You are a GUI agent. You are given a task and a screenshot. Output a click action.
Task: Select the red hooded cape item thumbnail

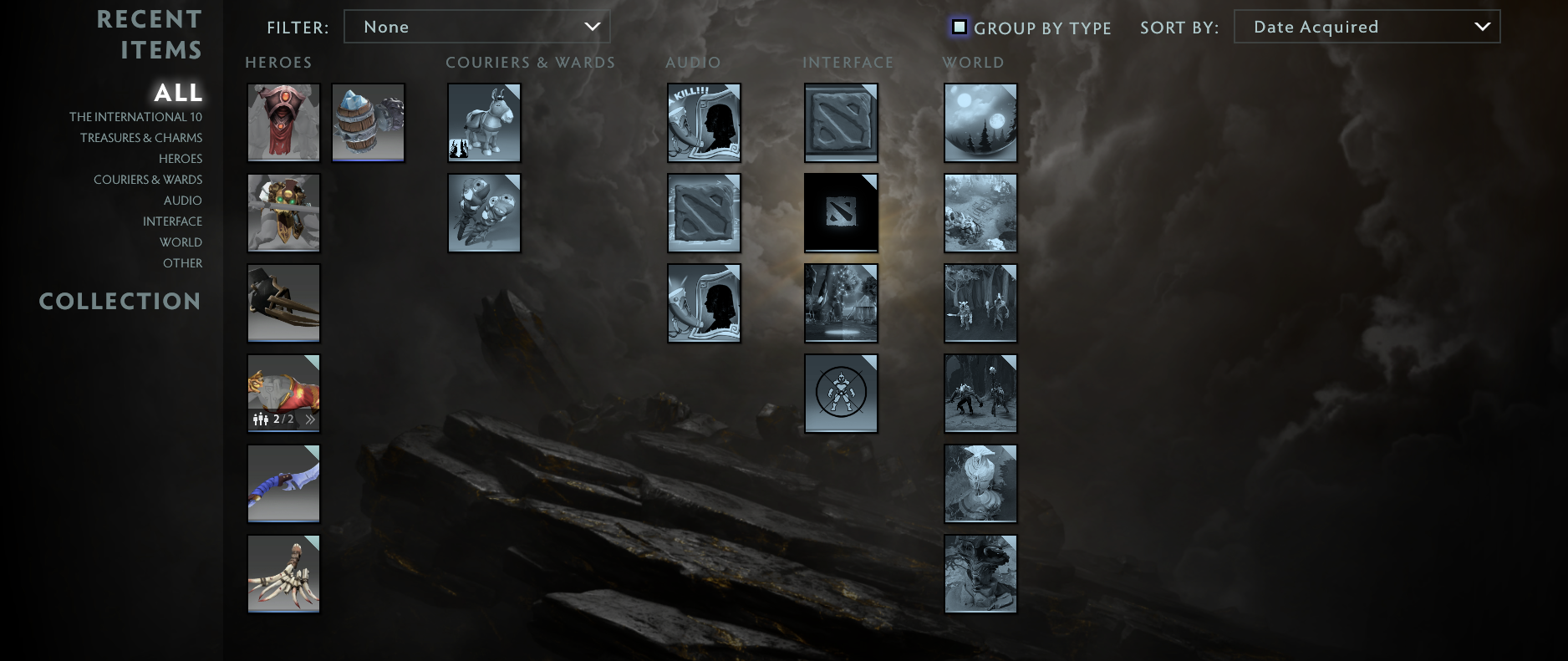(283, 122)
